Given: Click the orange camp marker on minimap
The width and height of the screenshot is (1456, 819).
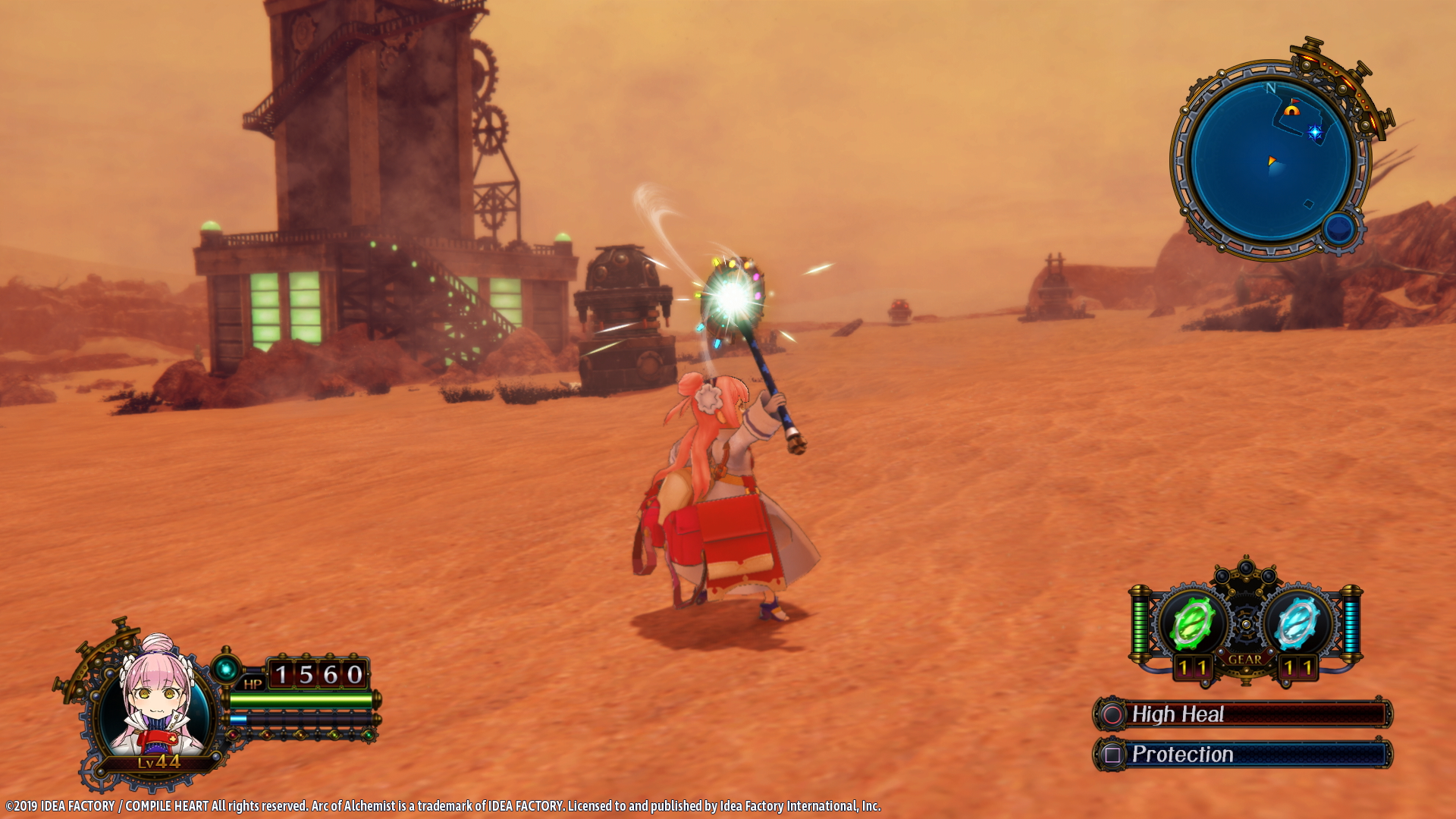Looking at the screenshot, I should coord(1291,109).
